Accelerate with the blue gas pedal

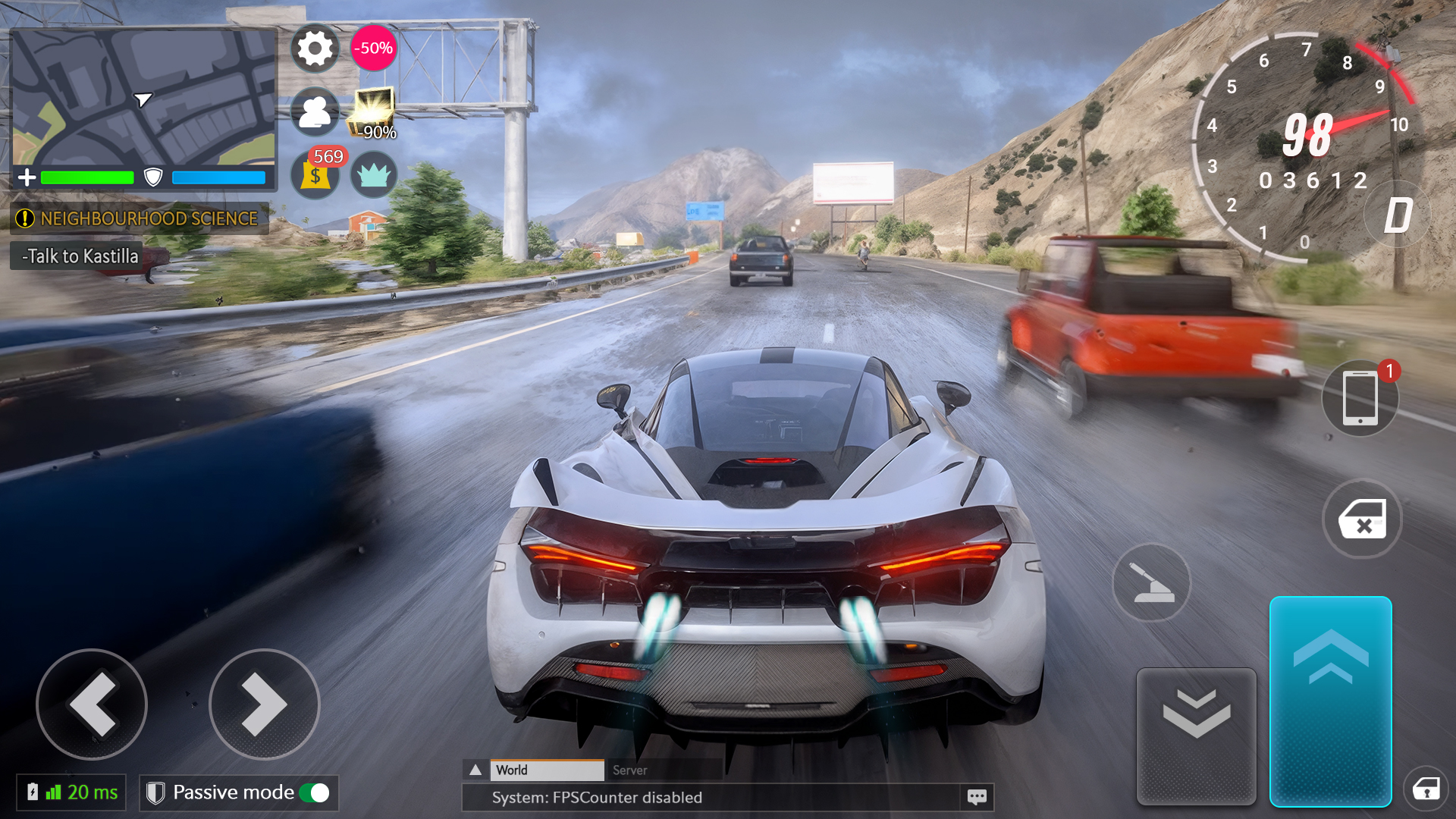point(1330,701)
